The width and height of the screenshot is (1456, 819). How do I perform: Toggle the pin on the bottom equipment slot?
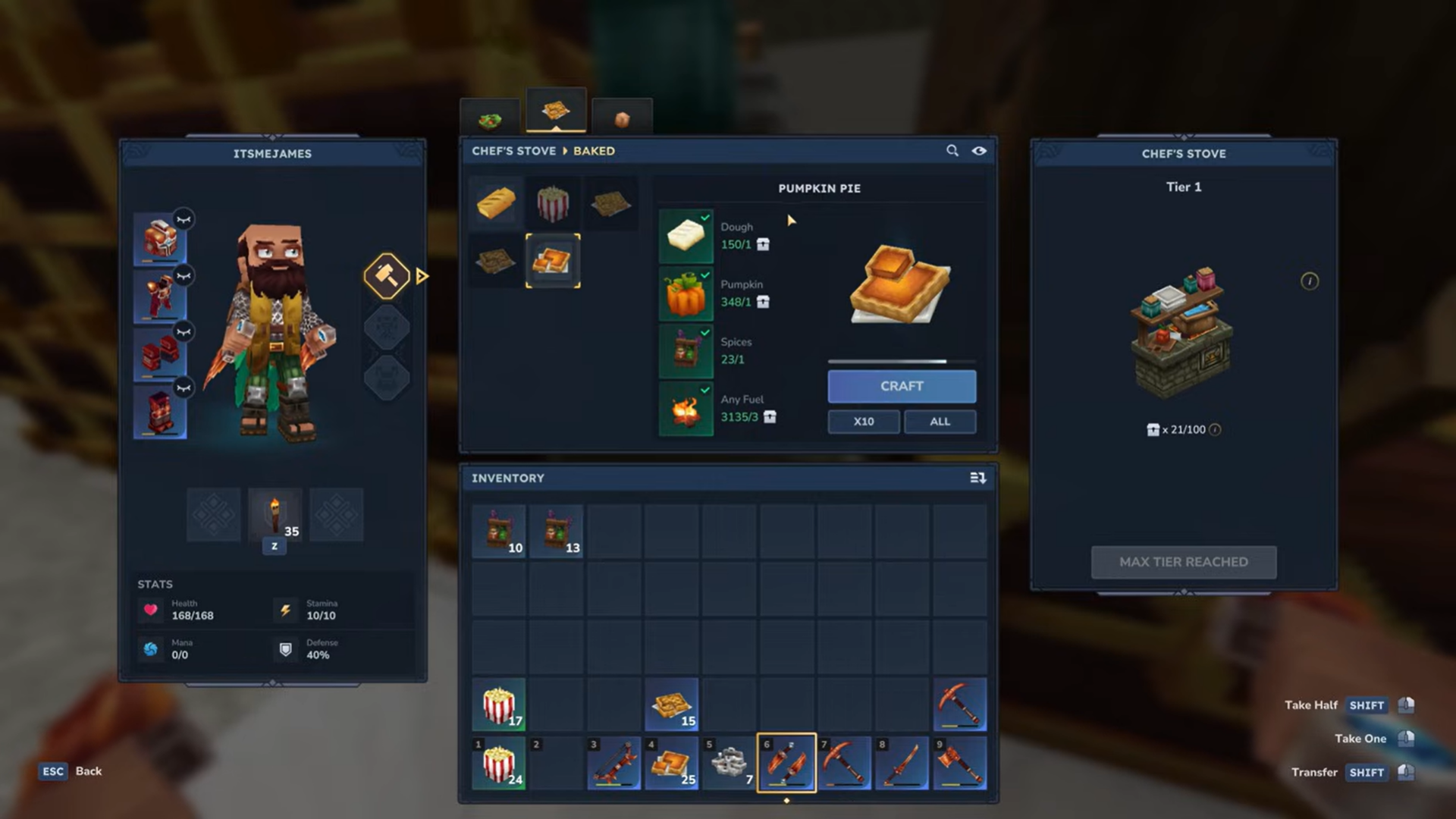[183, 386]
